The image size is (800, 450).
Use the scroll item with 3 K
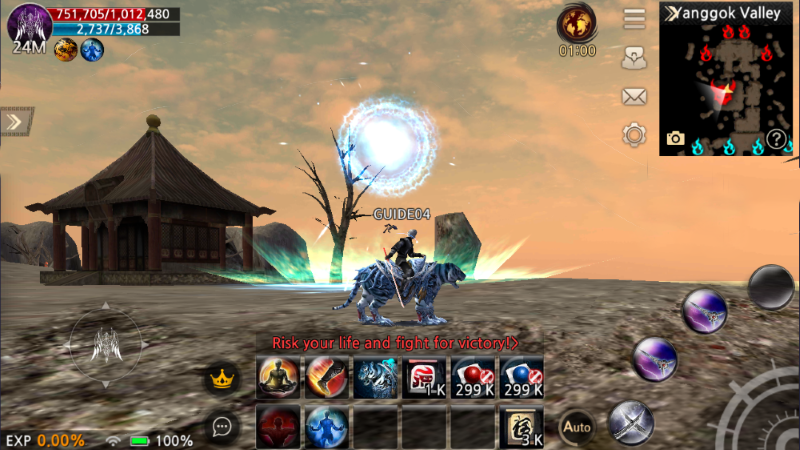(x=521, y=427)
